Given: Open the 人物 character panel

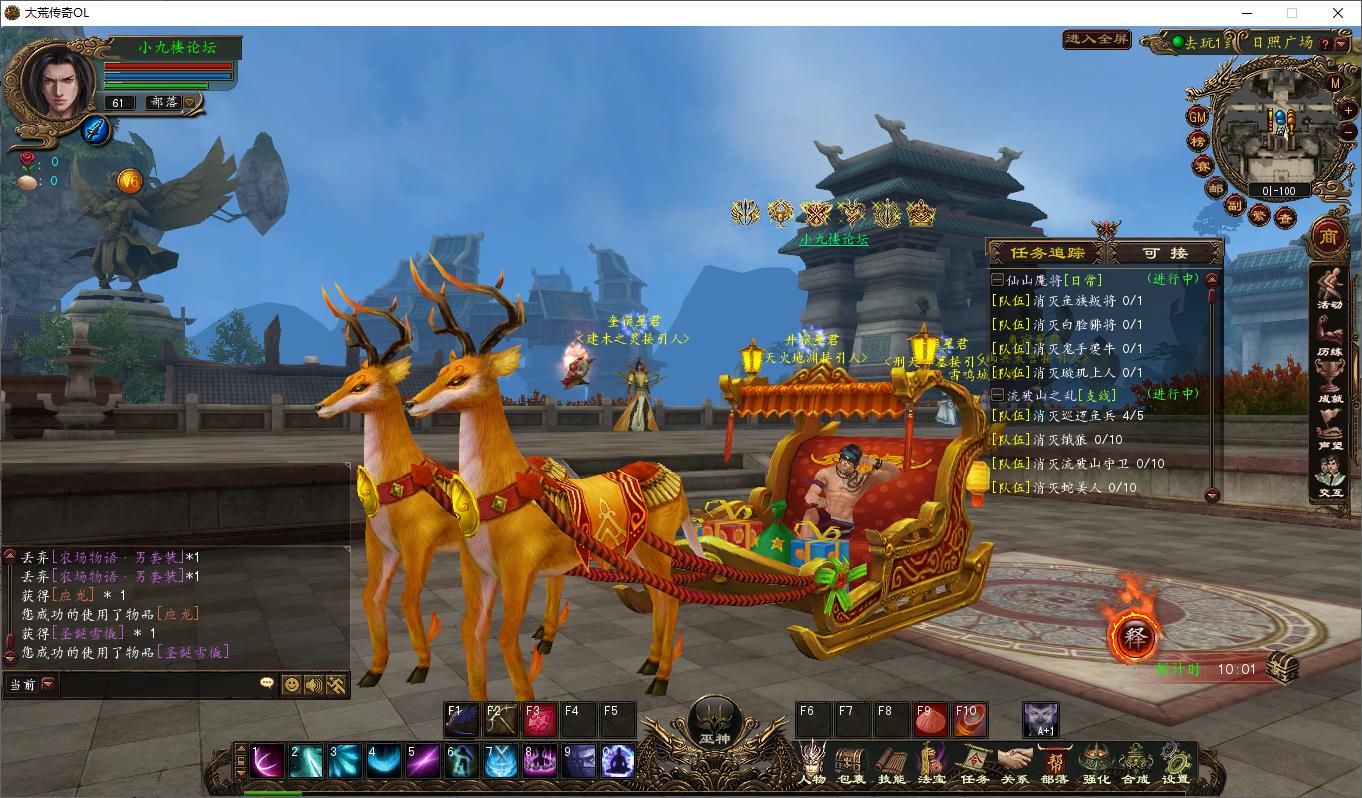Looking at the screenshot, I should [x=813, y=763].
